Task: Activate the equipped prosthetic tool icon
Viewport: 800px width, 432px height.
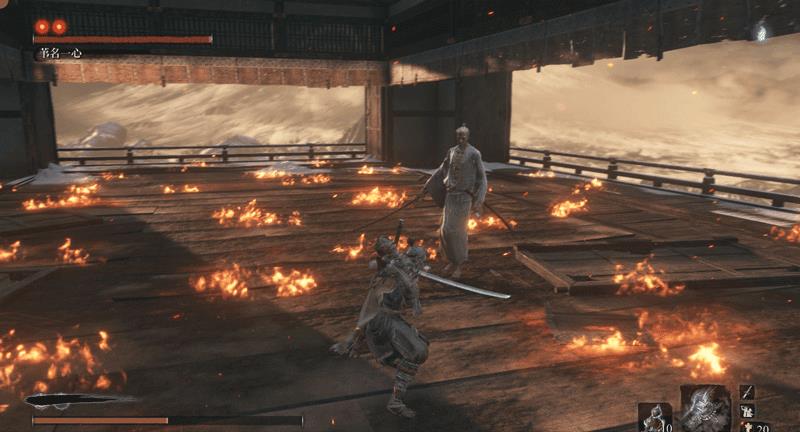Action: [x=706, y=407]
